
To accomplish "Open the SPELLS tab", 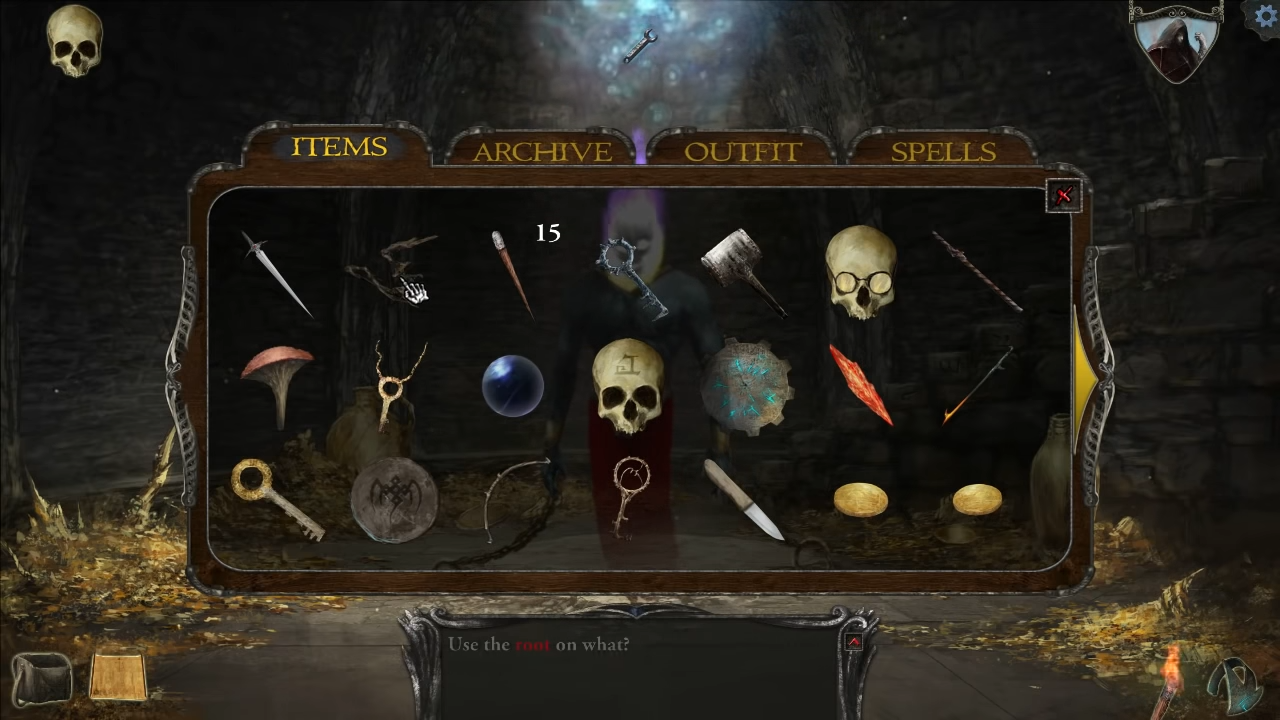I will (x=941, y=152).
